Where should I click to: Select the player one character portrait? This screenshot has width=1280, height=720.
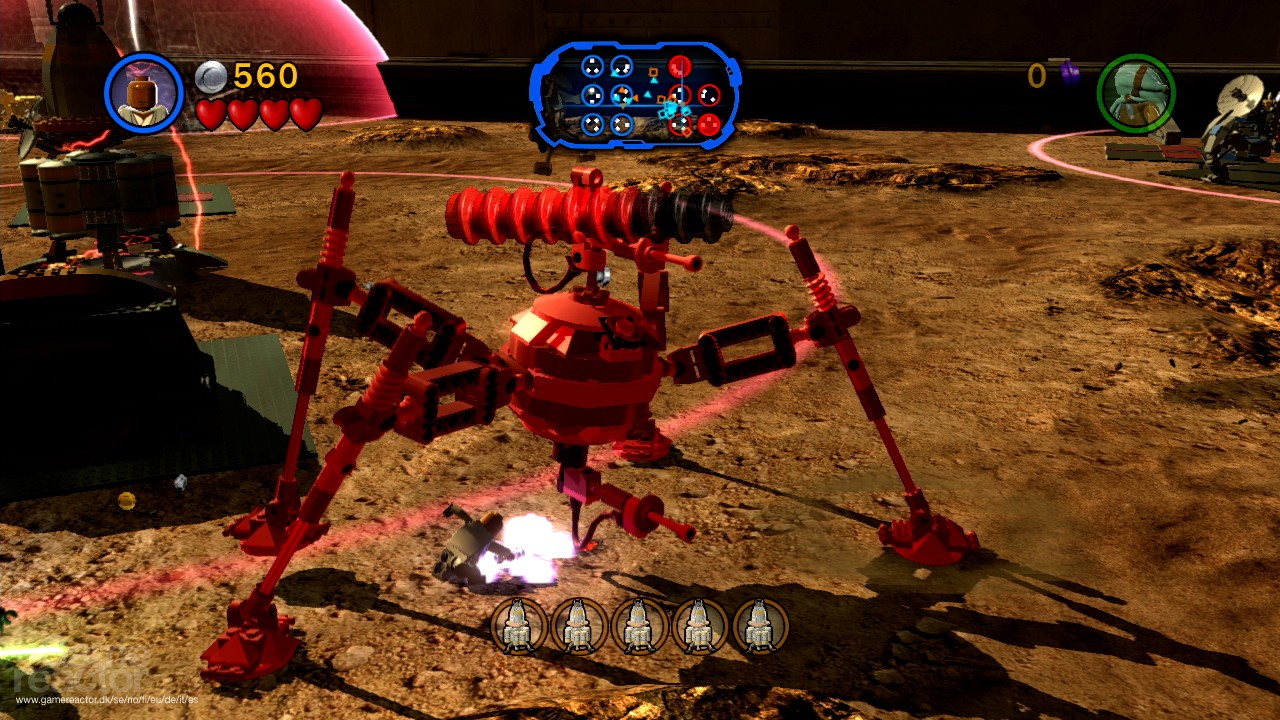tap(144, 93)
